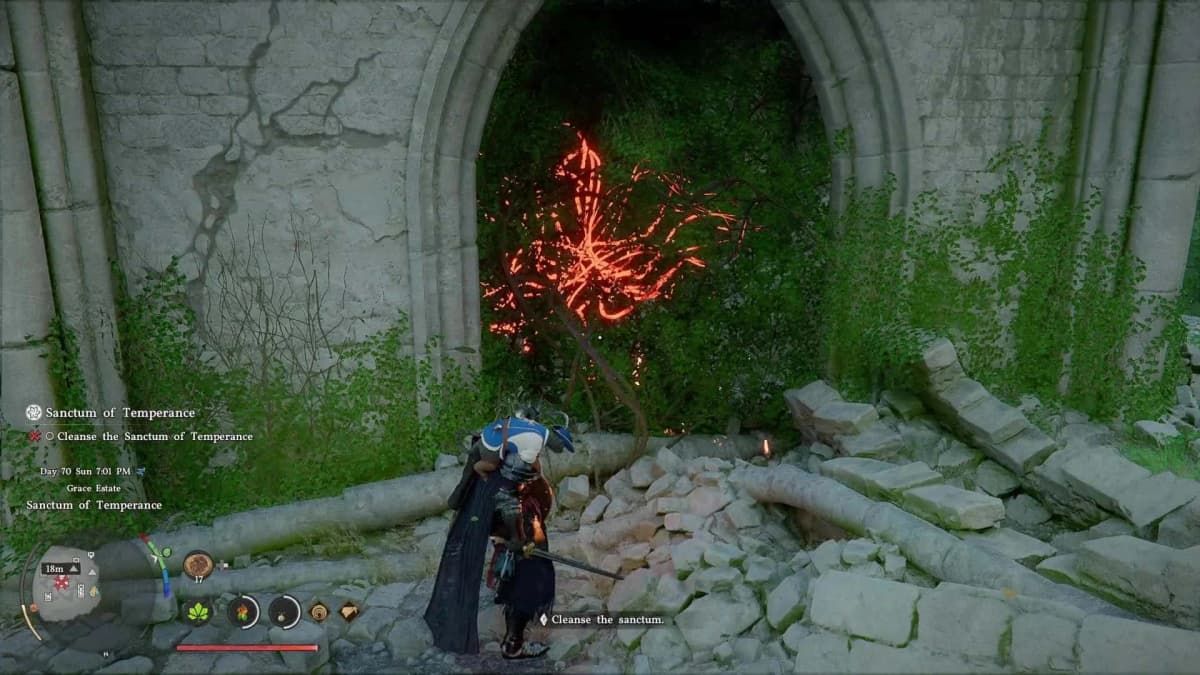
Task: Click the red quest marker on the minimap
Action: (62, 582)
